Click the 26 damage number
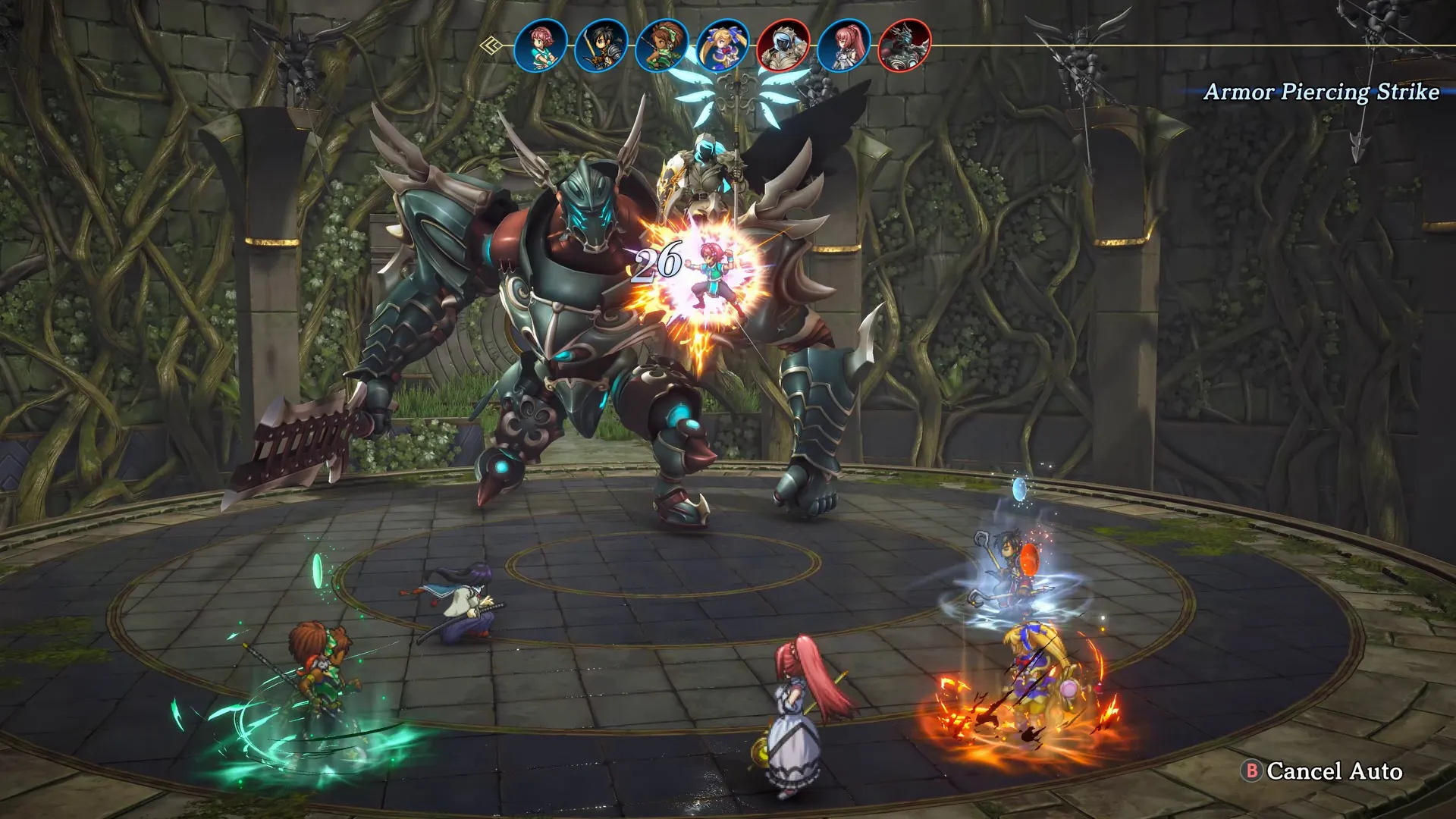This screenshot has width=1456, height=819. click(659, 263)
